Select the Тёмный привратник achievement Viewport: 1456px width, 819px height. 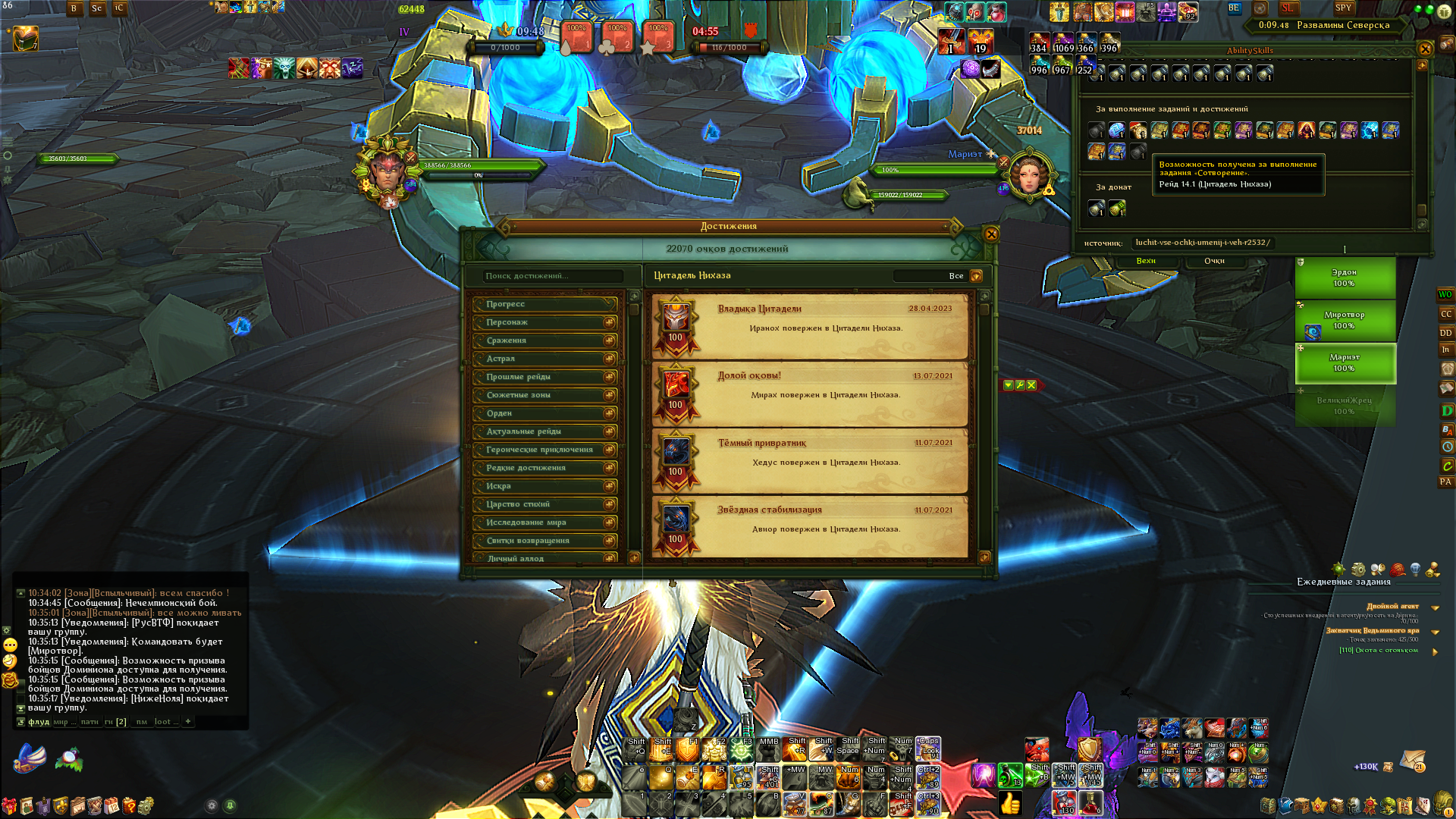(810, 460)
